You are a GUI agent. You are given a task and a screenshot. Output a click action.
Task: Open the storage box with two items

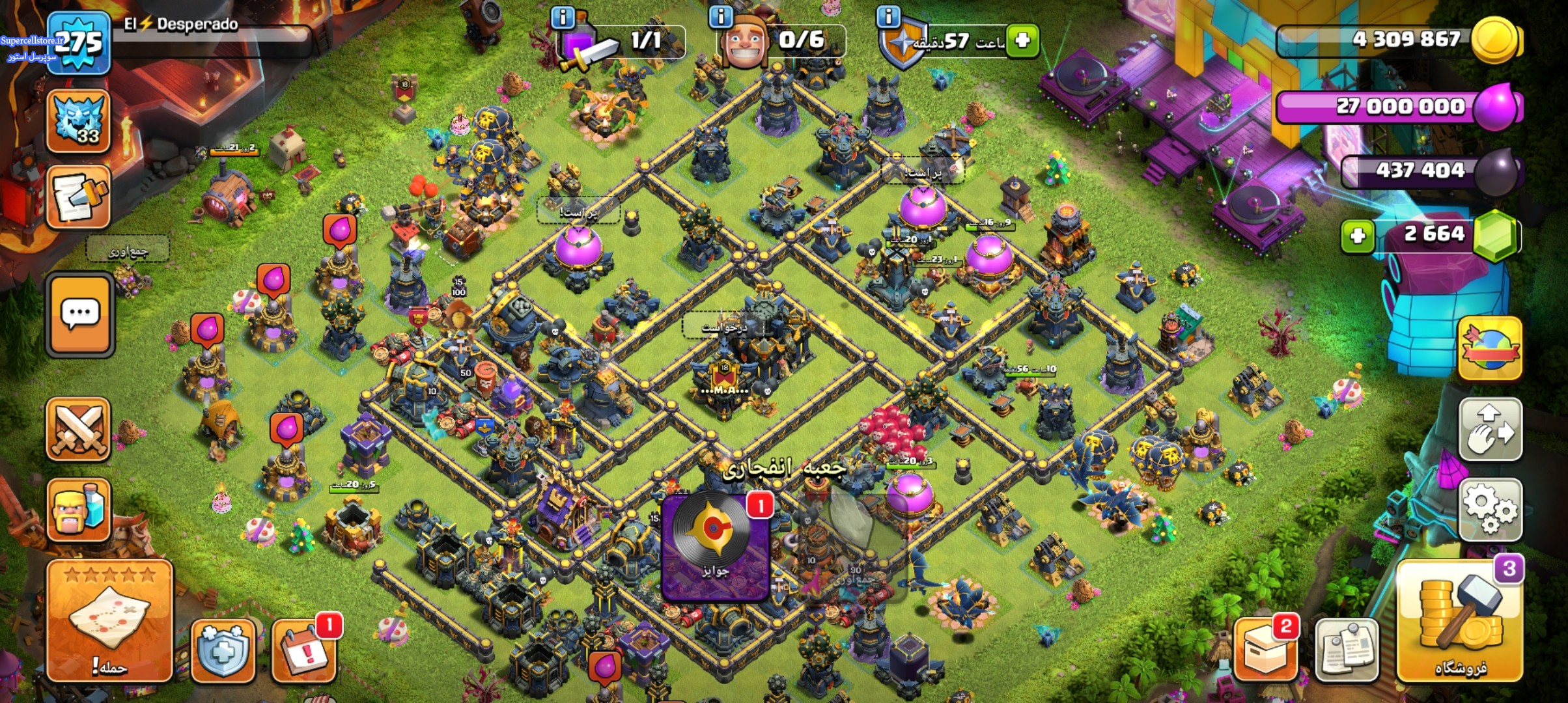pos(1265,650)
